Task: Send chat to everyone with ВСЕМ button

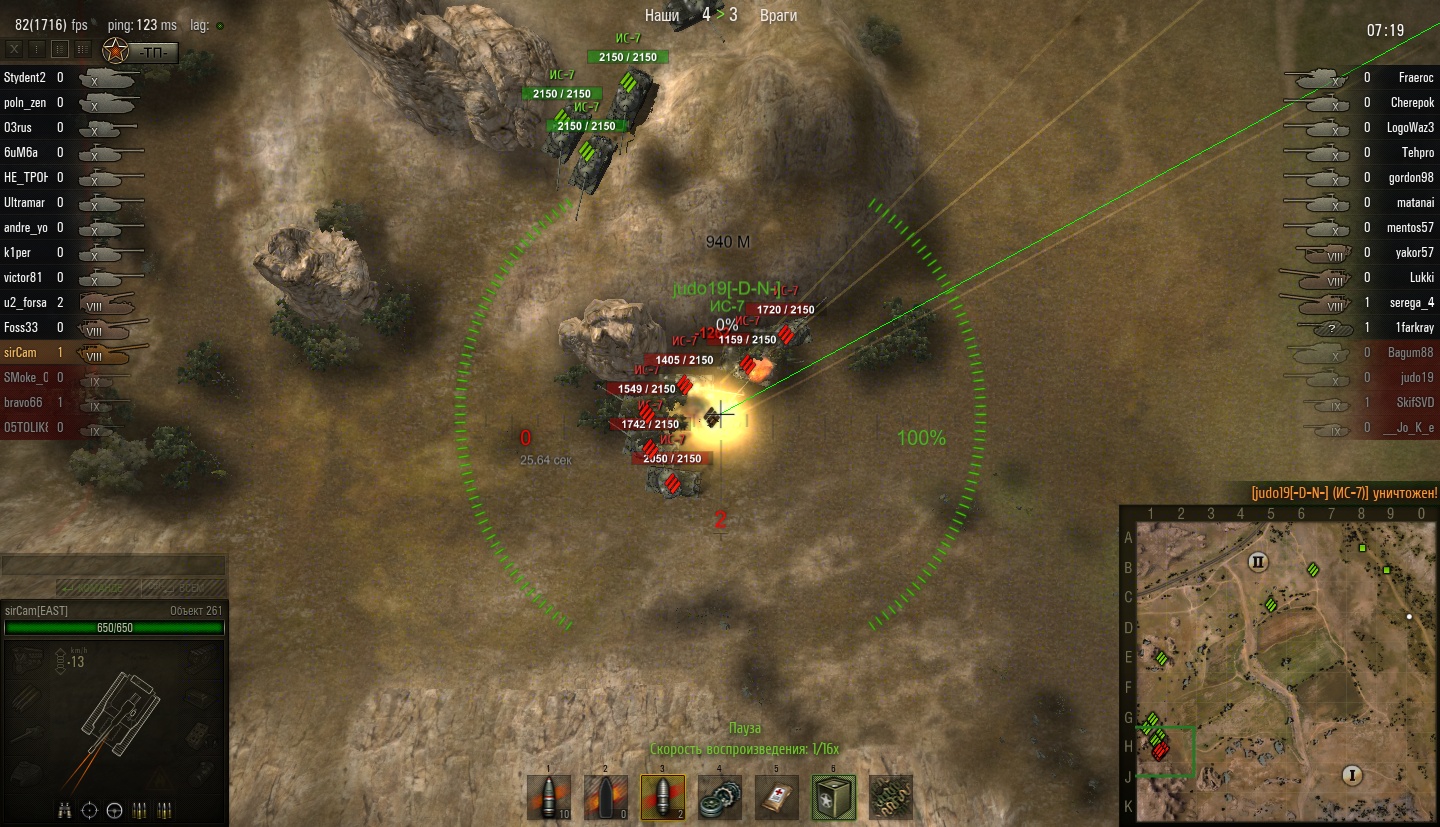Action: click(x=183, y=587)
